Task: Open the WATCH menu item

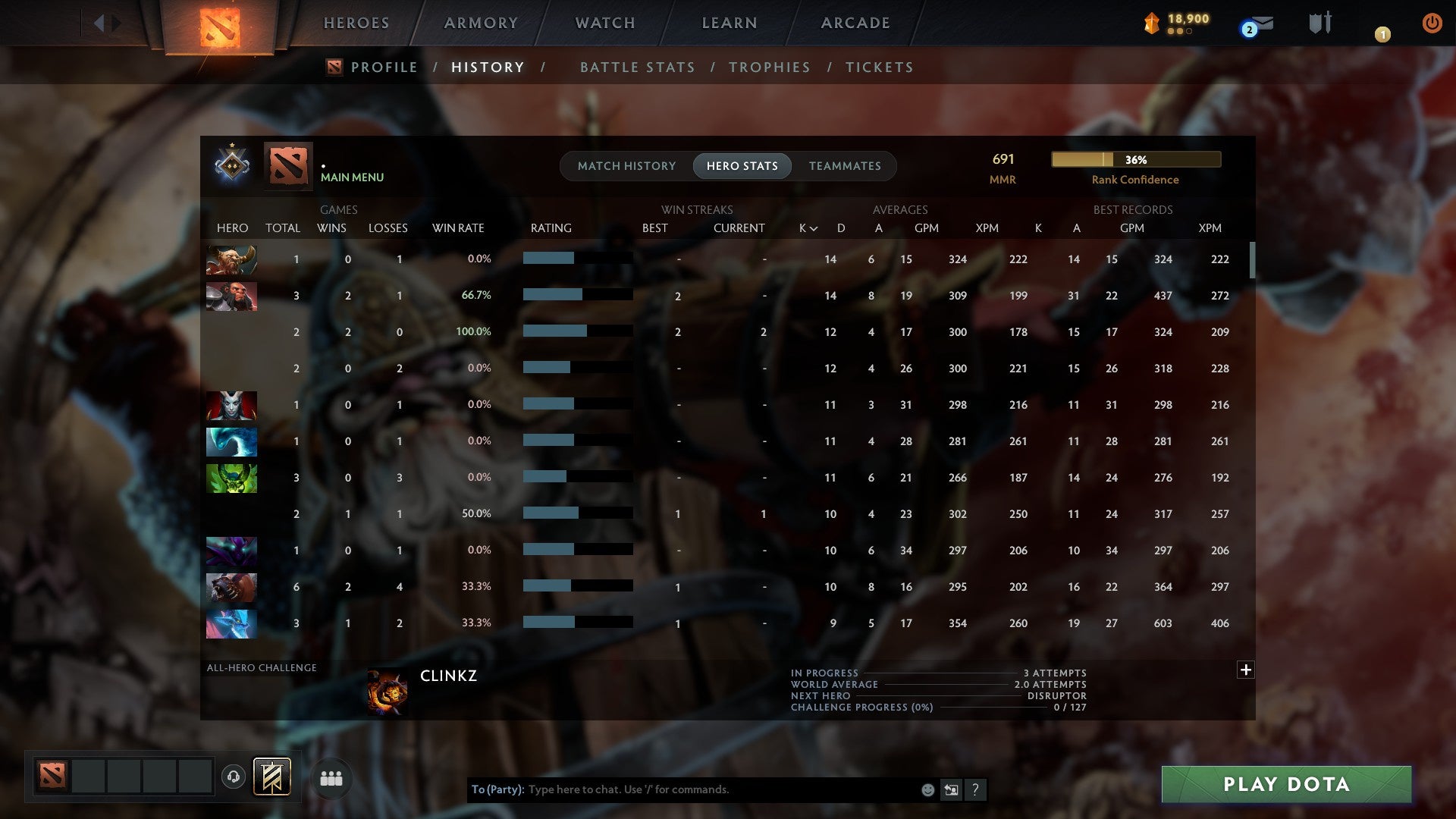Action: point(604,23)
